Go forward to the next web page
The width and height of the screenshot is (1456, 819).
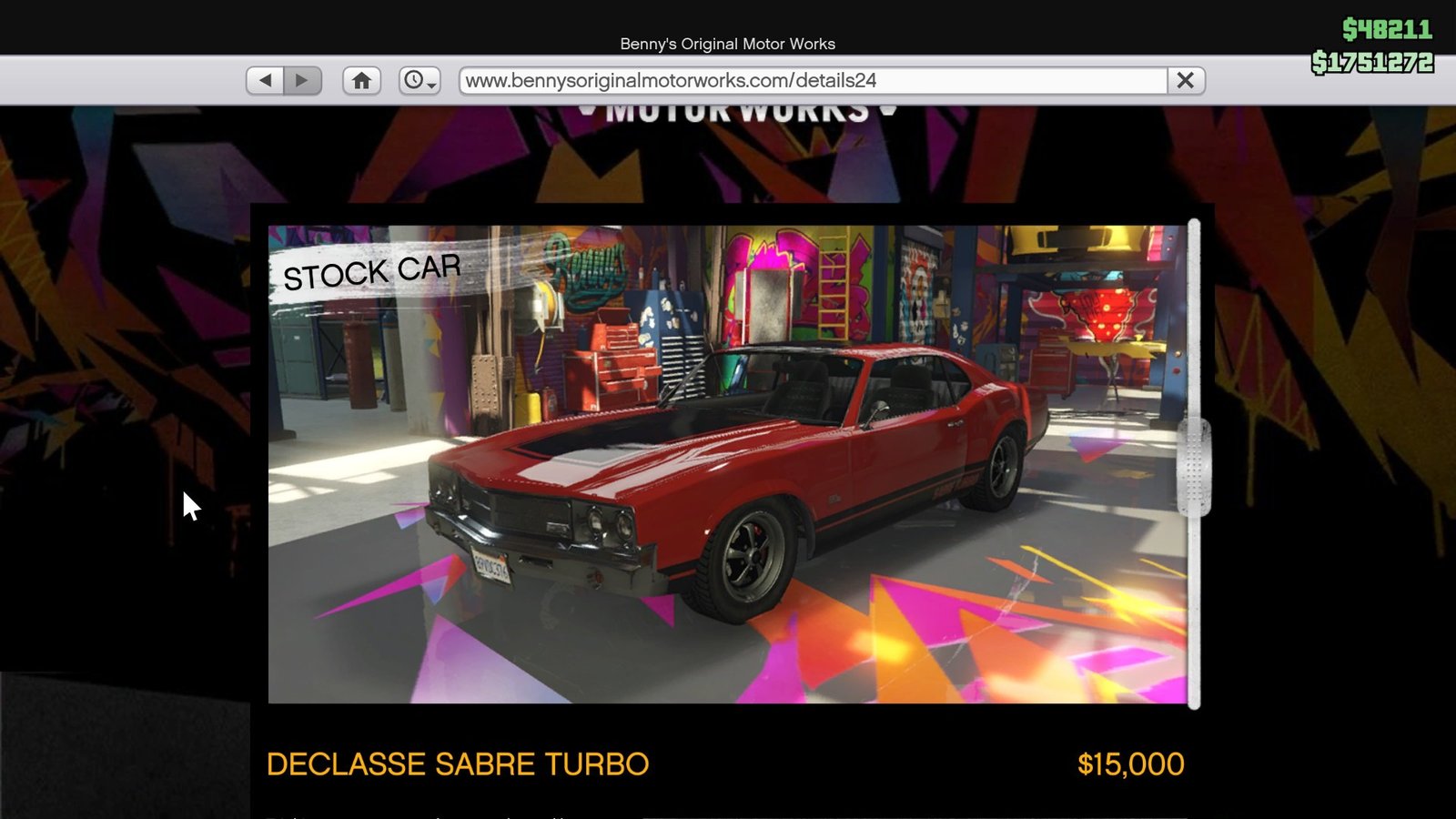pos(302,80)
